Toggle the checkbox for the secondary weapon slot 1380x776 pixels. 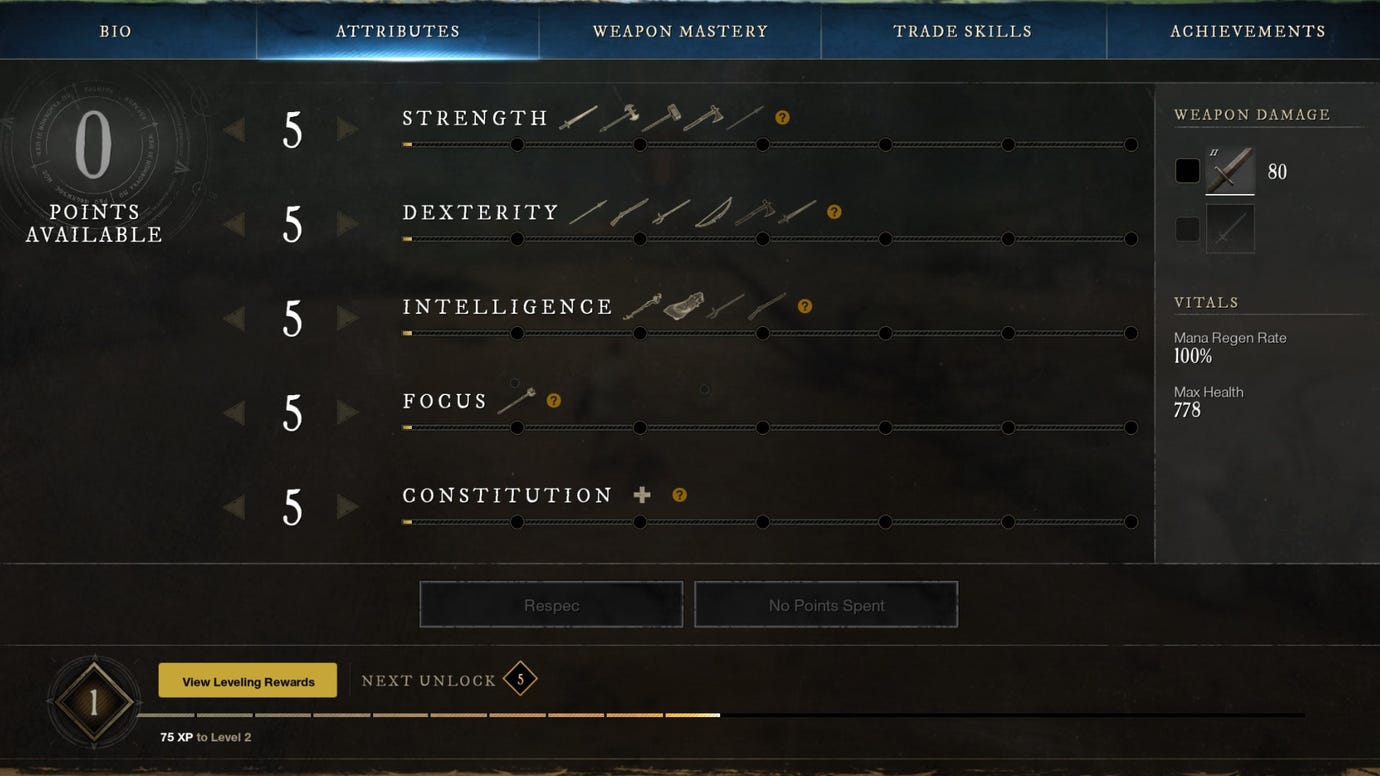(x=1187, y=229)
